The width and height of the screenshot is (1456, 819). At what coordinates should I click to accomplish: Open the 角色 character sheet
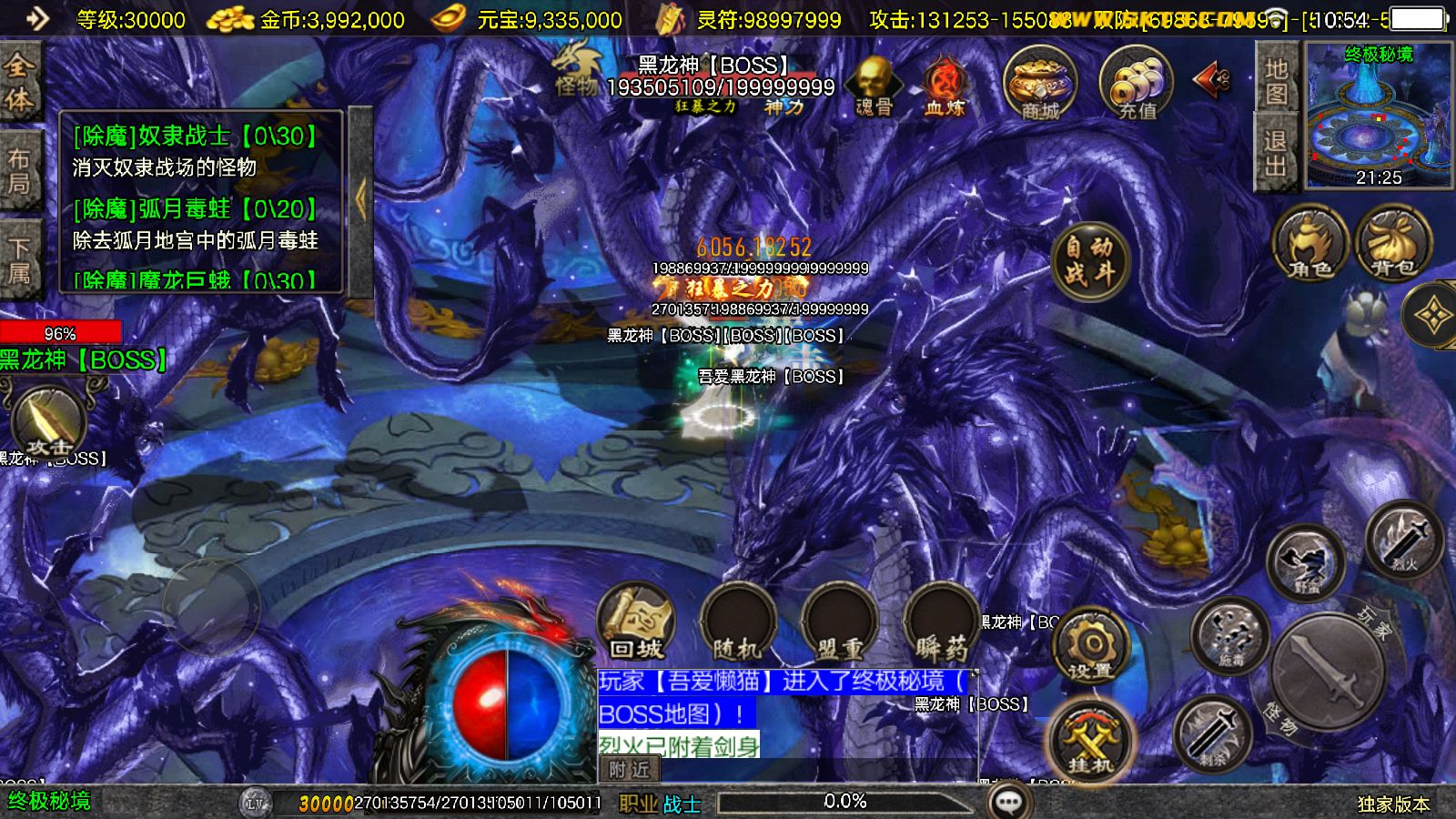tap(1309, 244)
